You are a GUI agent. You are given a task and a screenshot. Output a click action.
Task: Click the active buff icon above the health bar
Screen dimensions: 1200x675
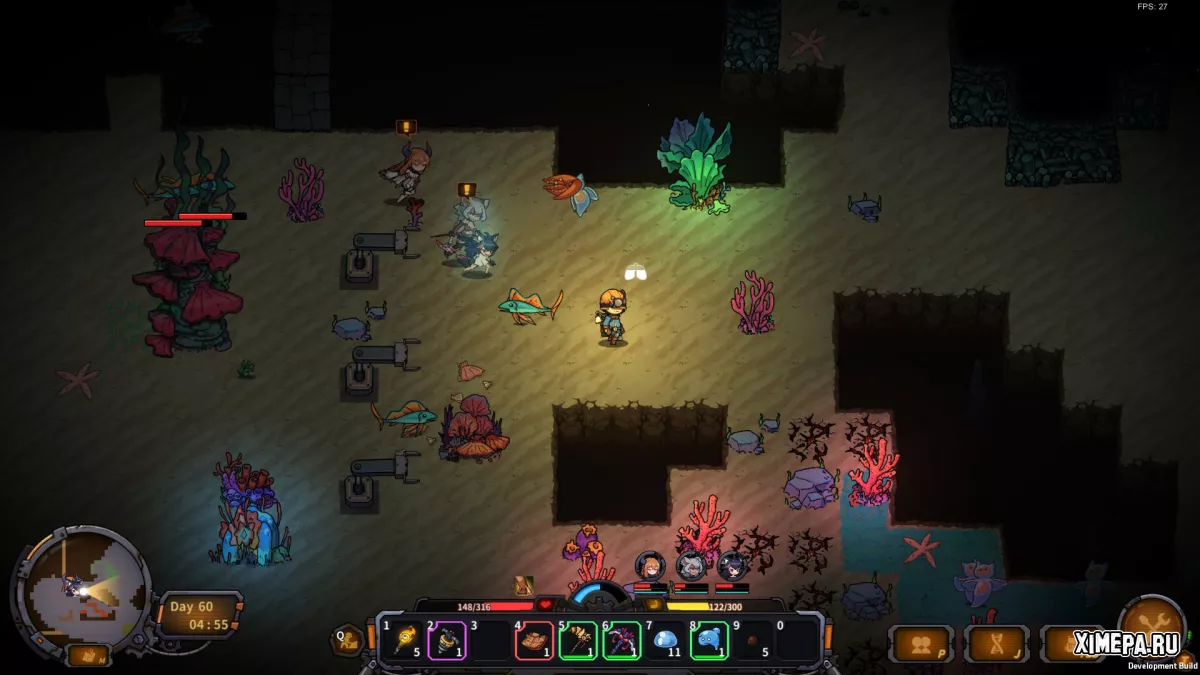pos(524,586)
